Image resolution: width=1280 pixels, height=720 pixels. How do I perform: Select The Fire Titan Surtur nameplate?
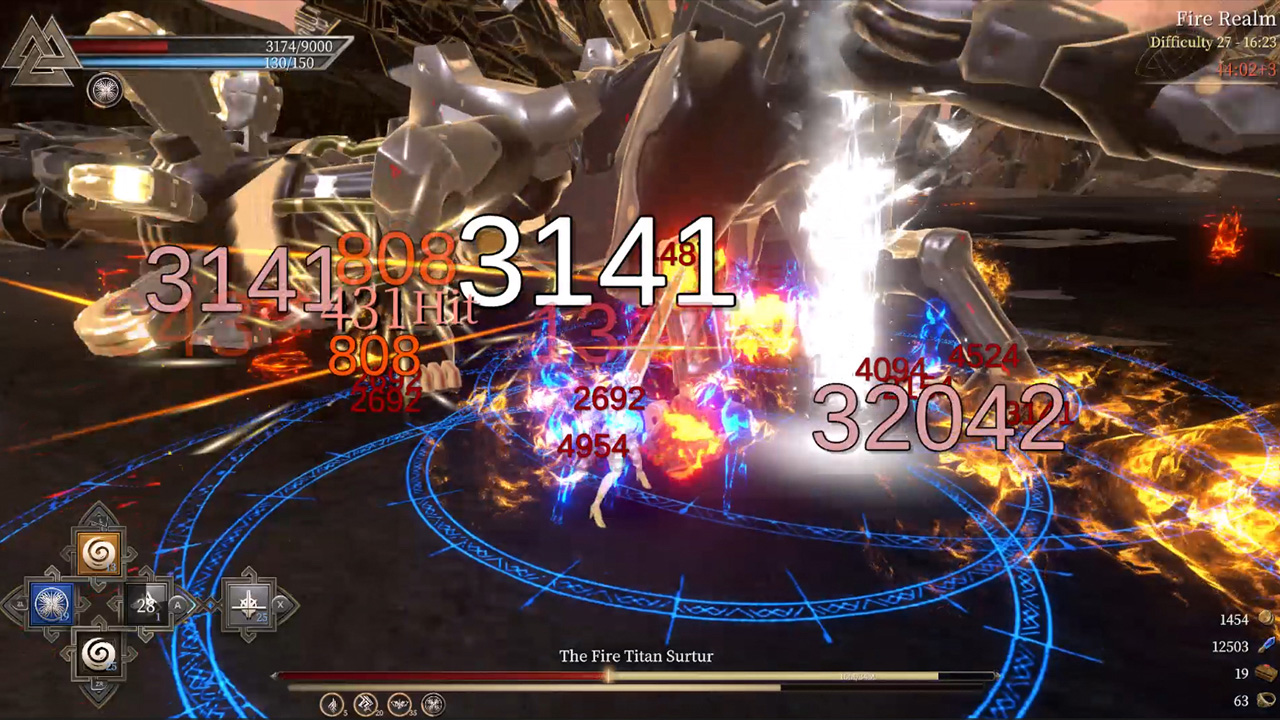pos(637,656)
